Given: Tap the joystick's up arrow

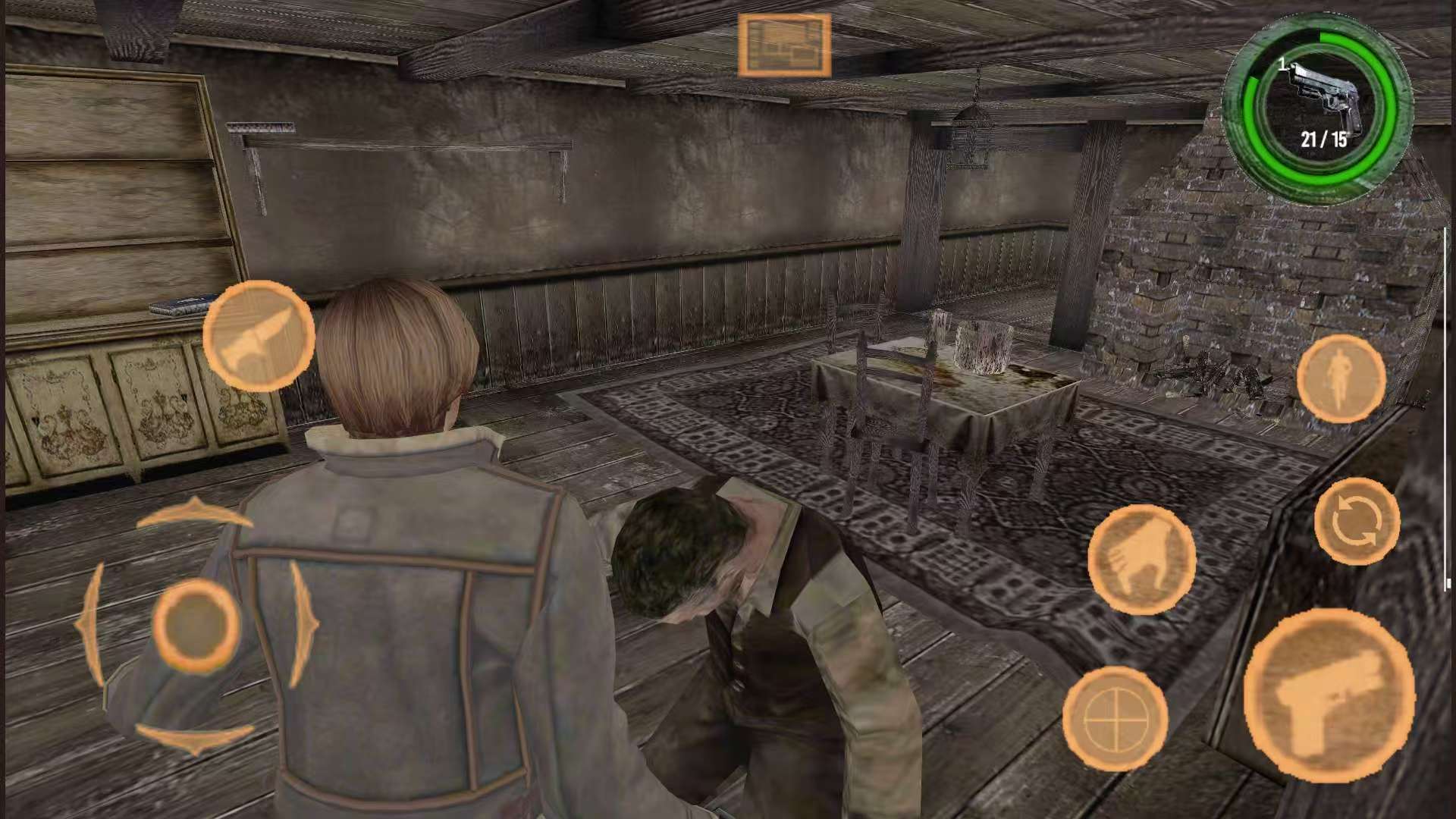Looking at the screenshot, I should pos(193,513).
